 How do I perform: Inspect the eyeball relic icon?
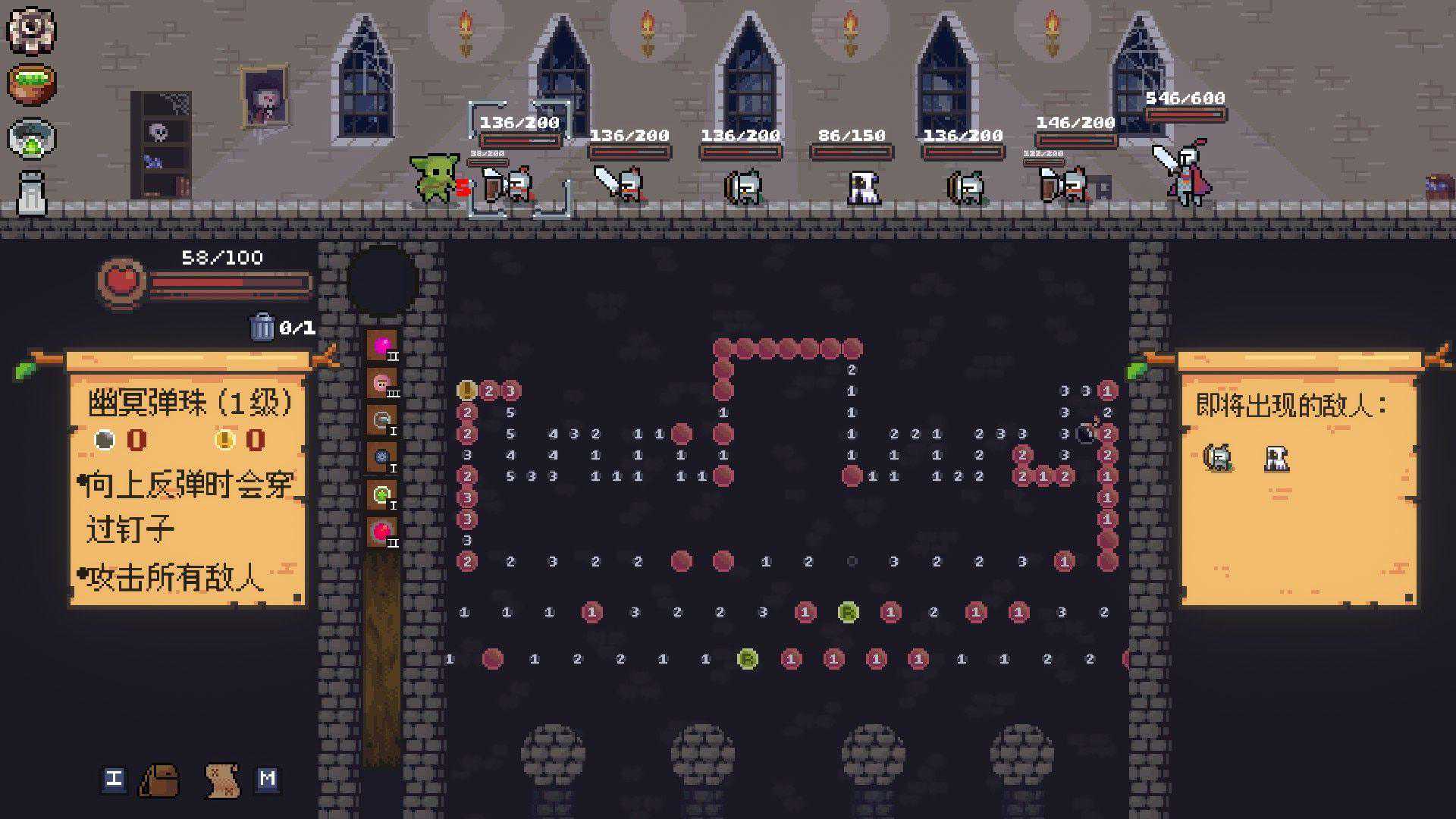tap(31, 29)
